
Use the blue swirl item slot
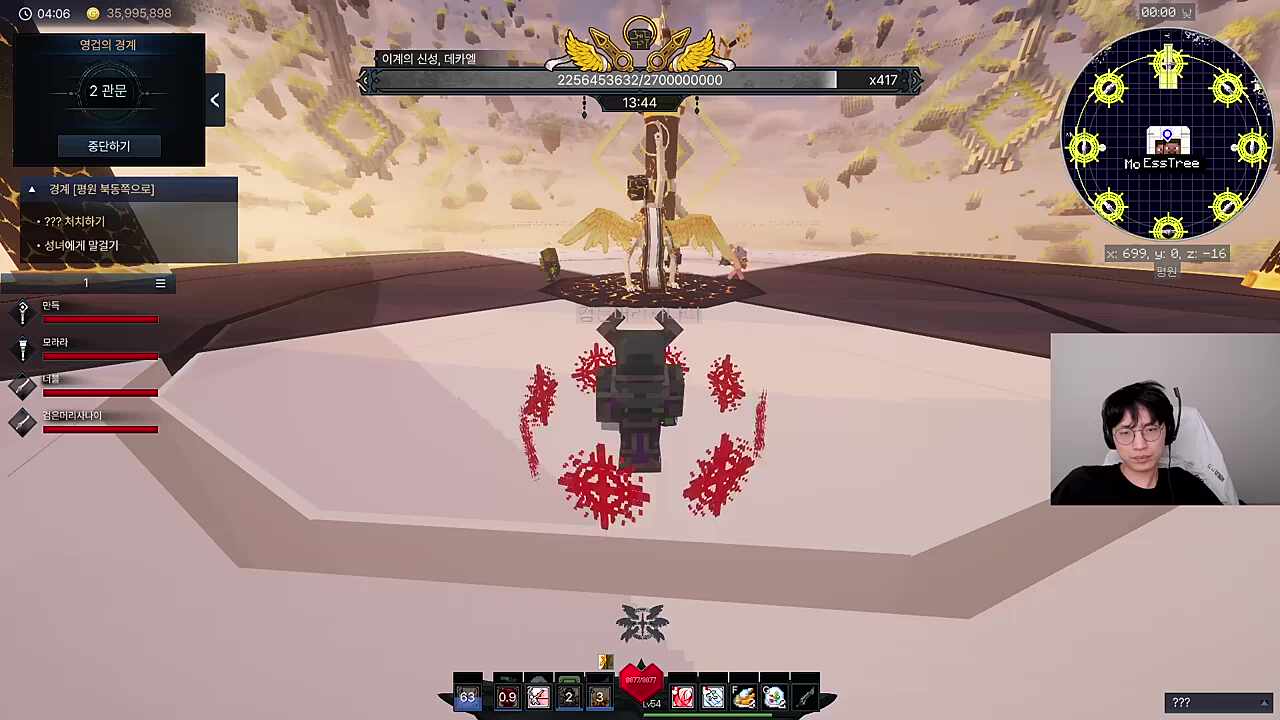pyautogui.click(x=713, y=697)
